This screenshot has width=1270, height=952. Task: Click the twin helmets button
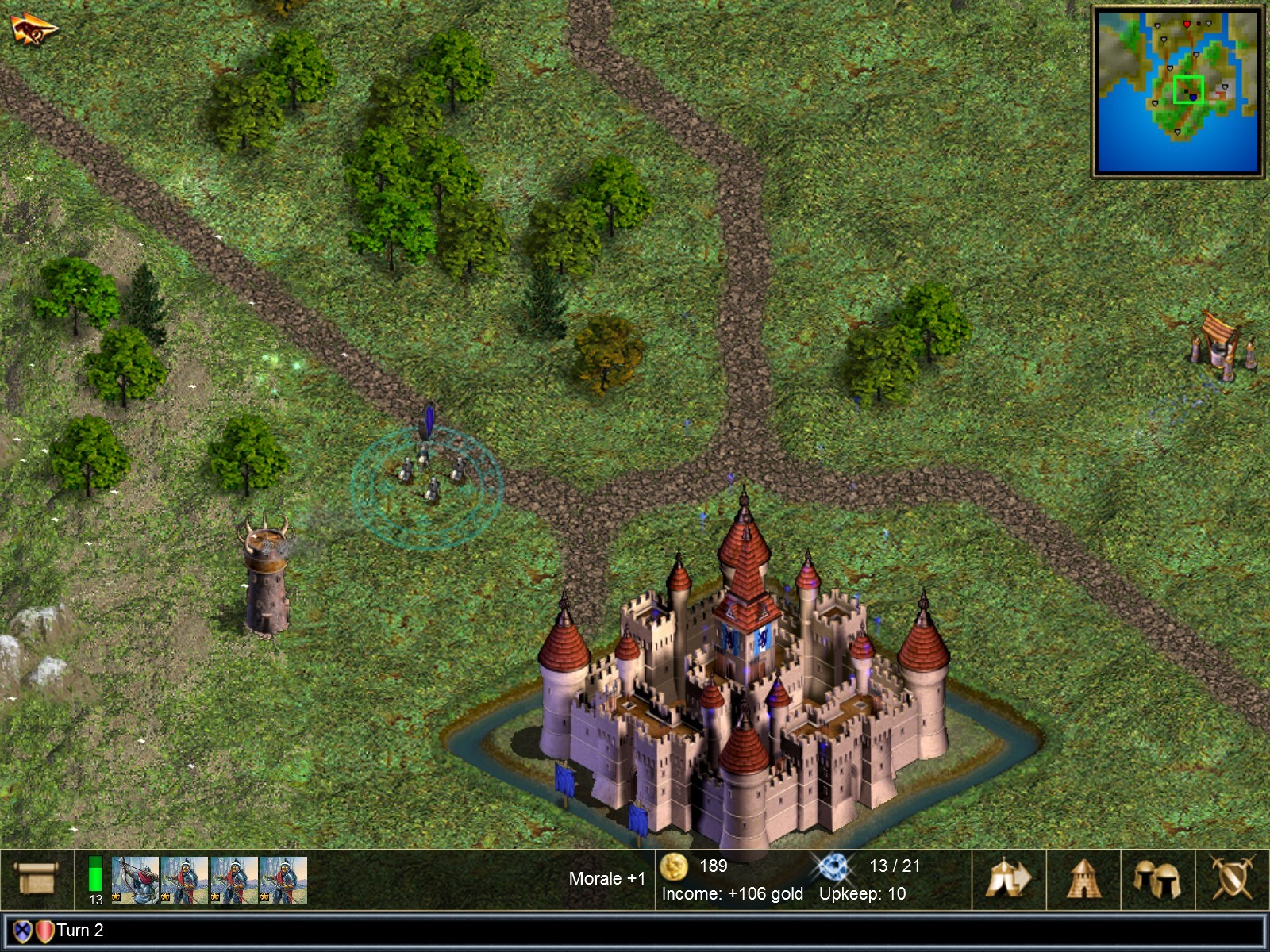pyautogui.click(x=1156, y=879)
